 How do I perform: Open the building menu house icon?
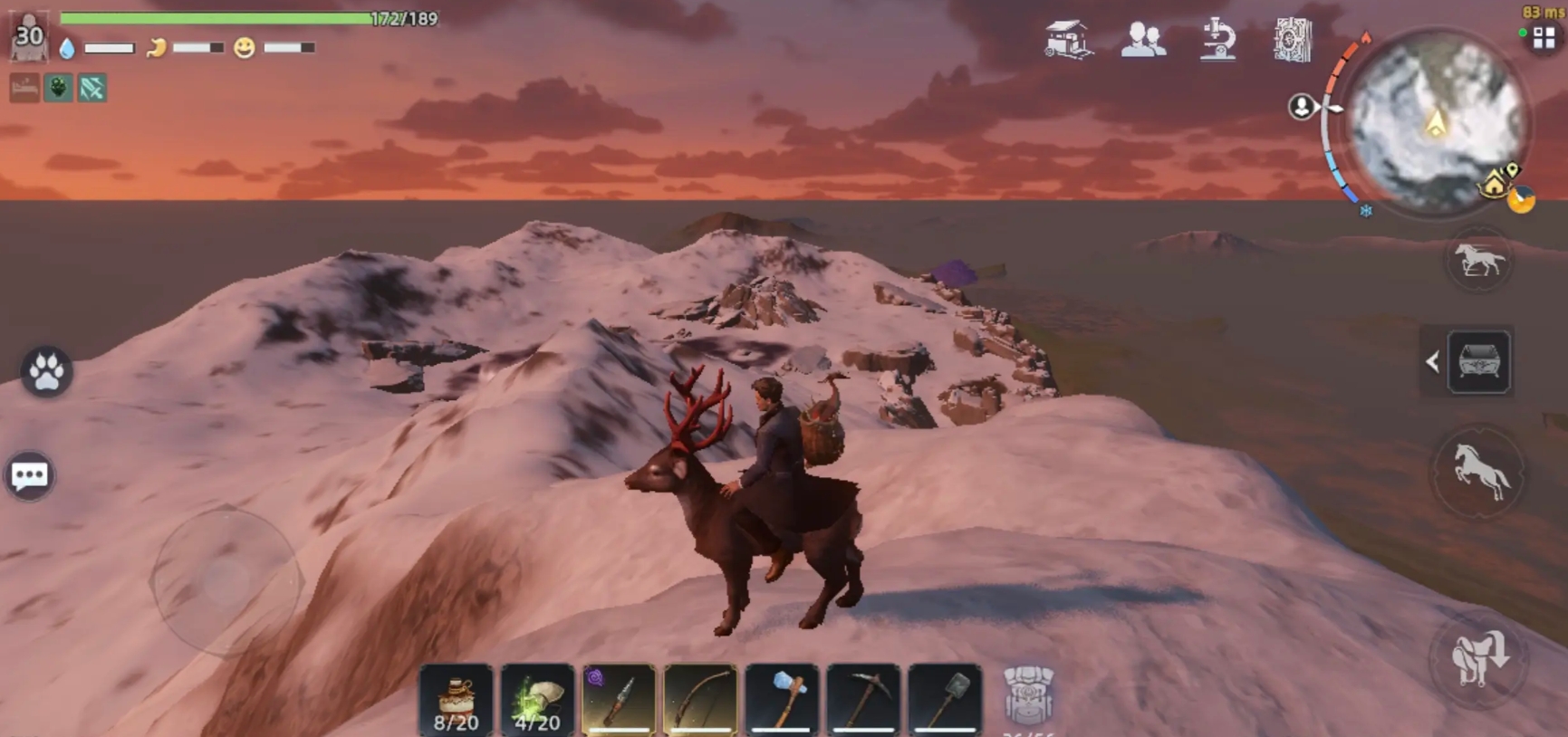pos(1067,40)
